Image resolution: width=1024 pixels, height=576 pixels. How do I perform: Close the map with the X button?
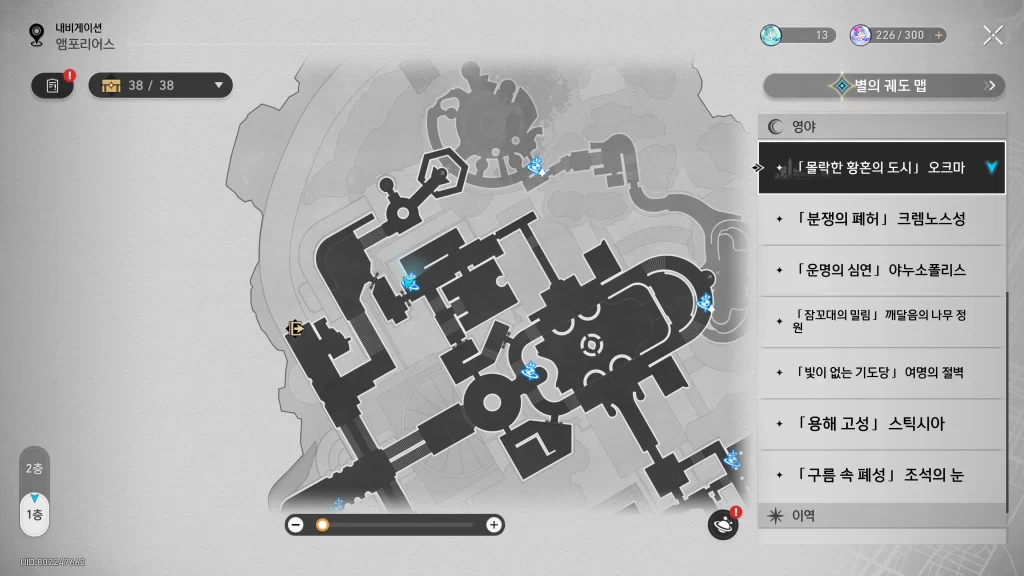click(992, 35)
